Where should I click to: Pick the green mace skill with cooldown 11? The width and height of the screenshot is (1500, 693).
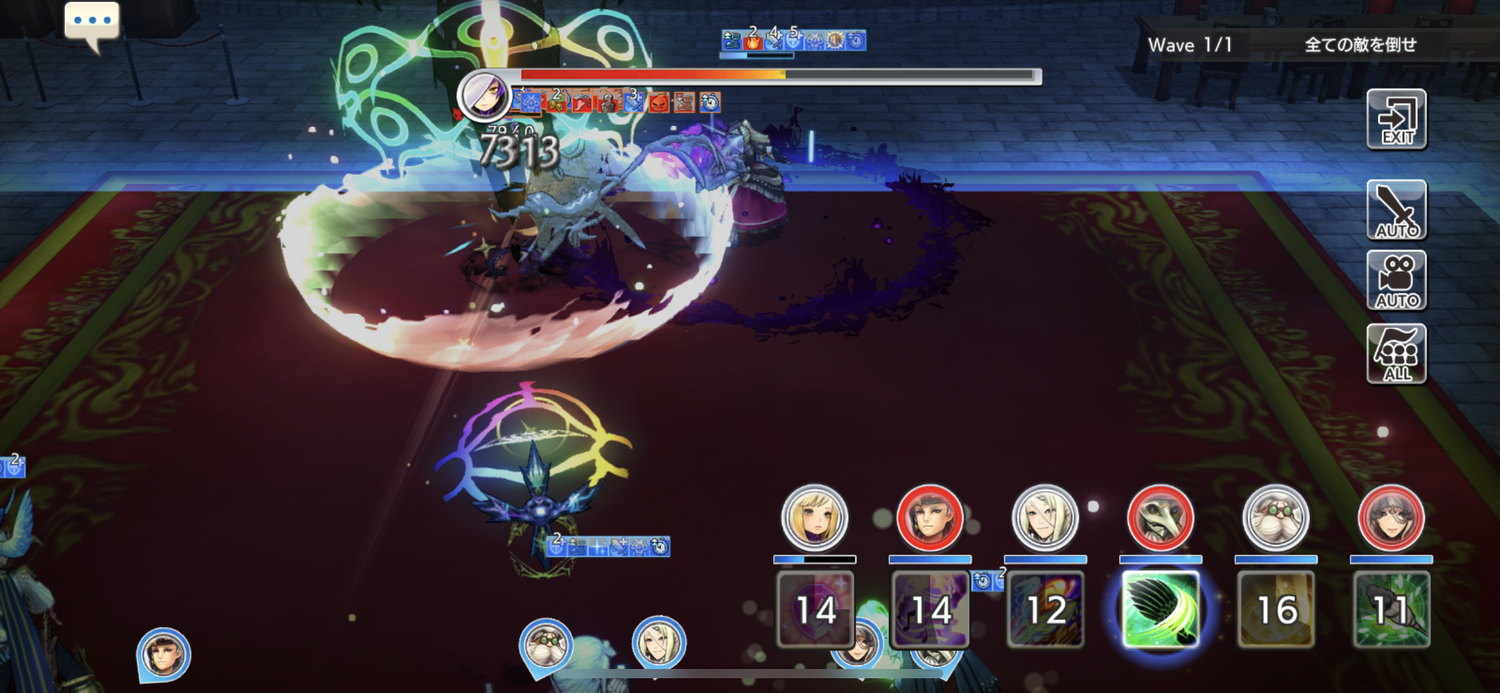point(1391,609)
